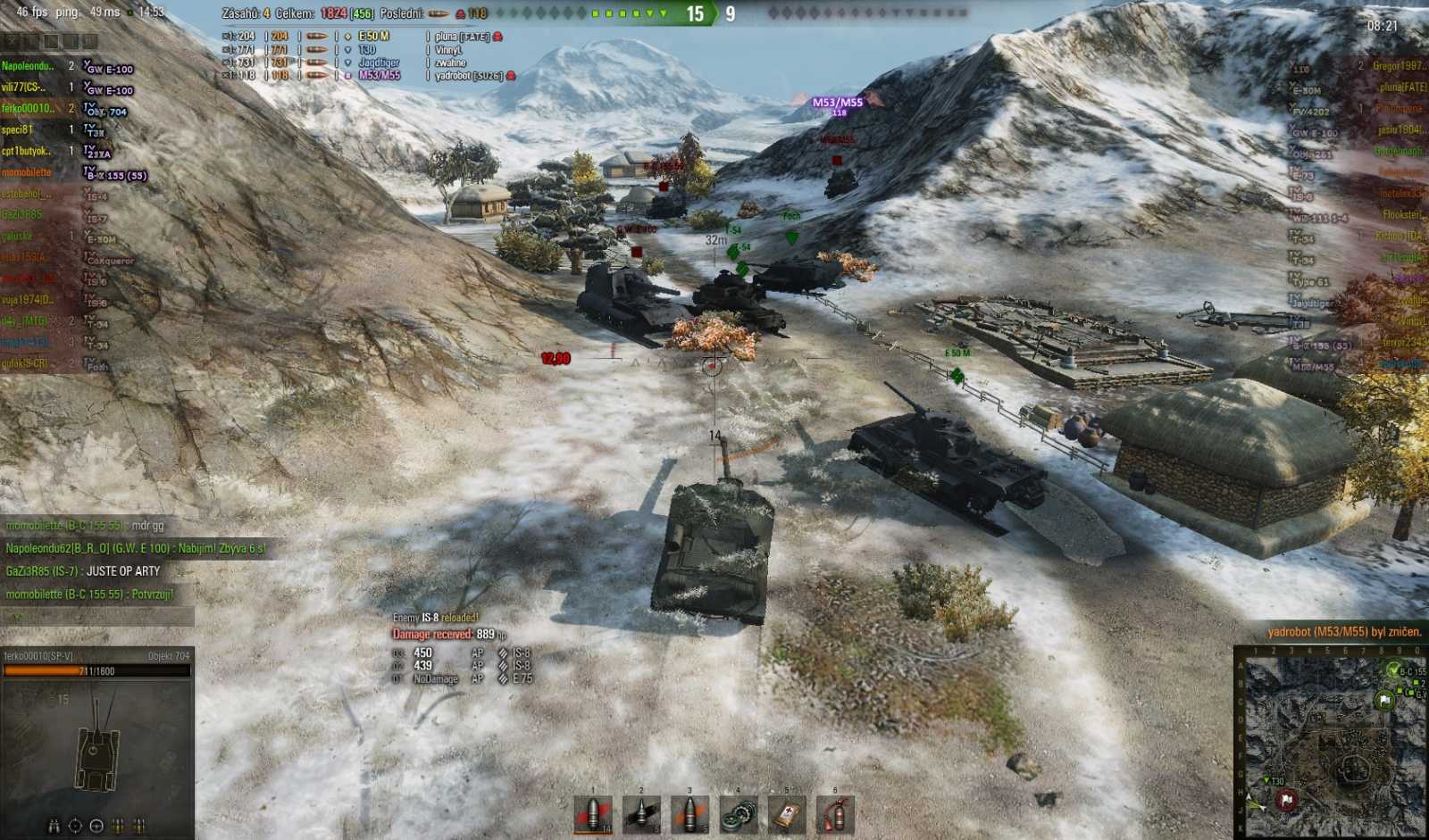Click the crosshair icon on the damage panel
Screen dimensions: 1429x840
tap(74, 825)
